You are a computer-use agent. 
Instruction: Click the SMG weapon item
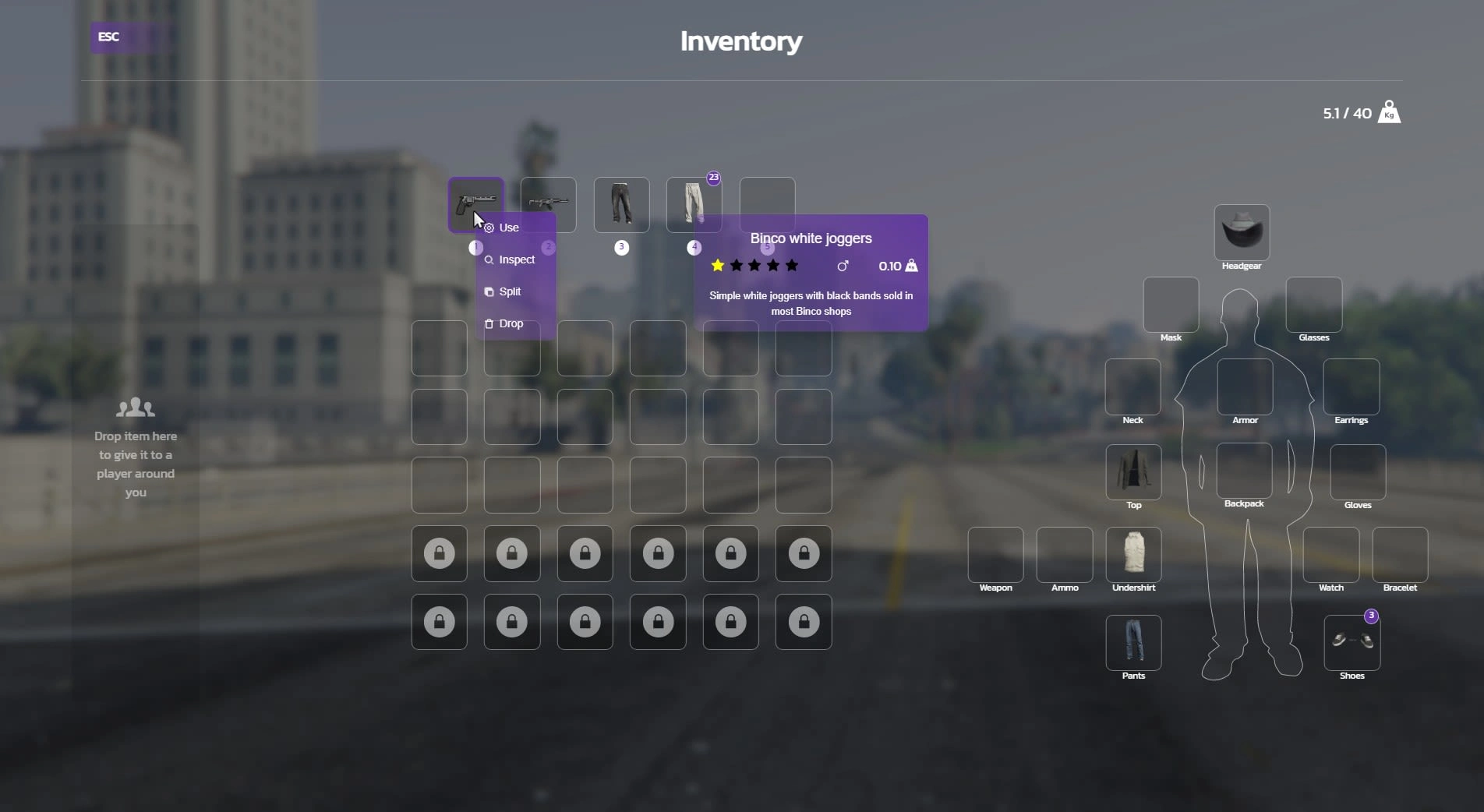pos(547,204)
